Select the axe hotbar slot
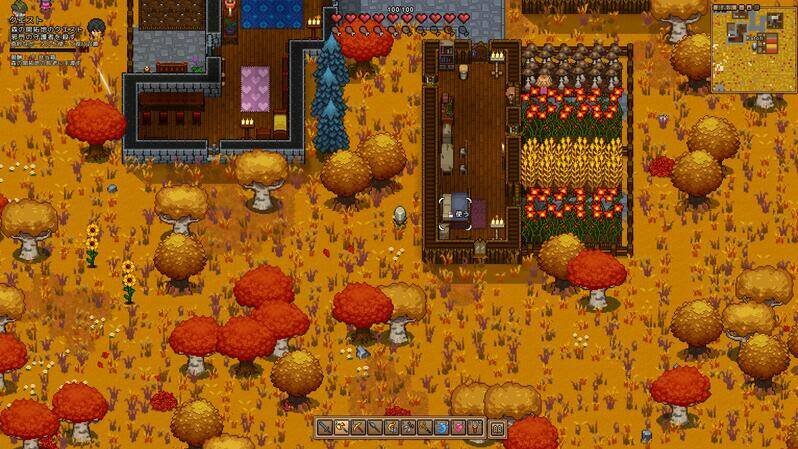This screenshot has height=449, width=798. 342,428
